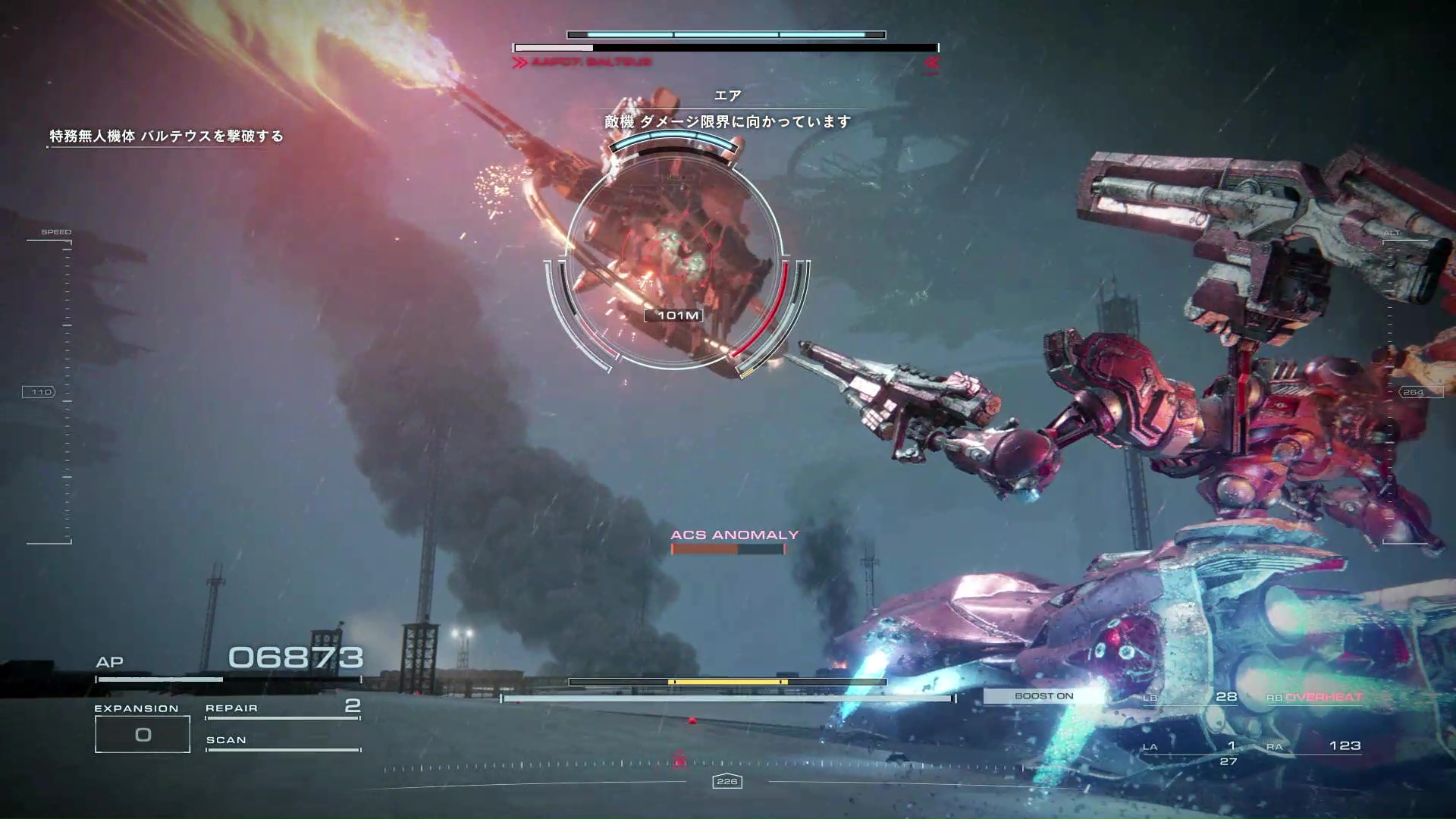Select the LB shoulder weapon slot
1456x819 pixels.
[x=1191, y=698]
